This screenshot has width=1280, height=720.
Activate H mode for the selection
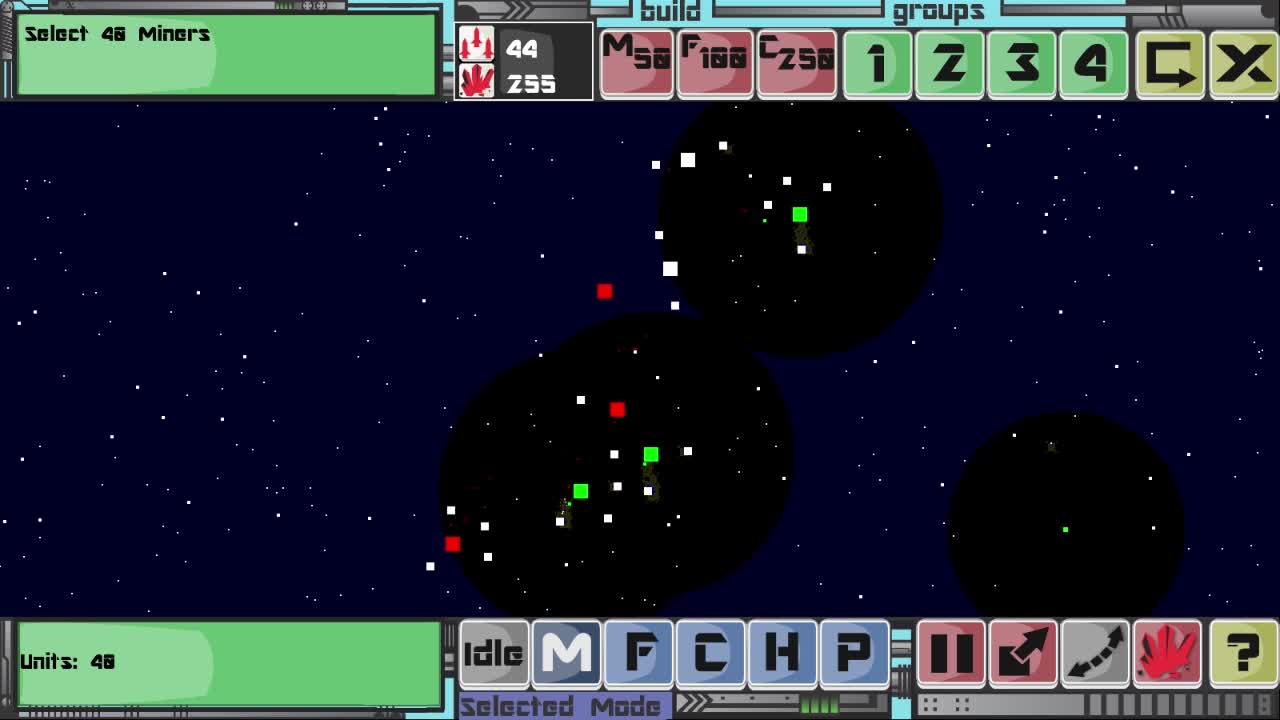[x=782, y=655]
